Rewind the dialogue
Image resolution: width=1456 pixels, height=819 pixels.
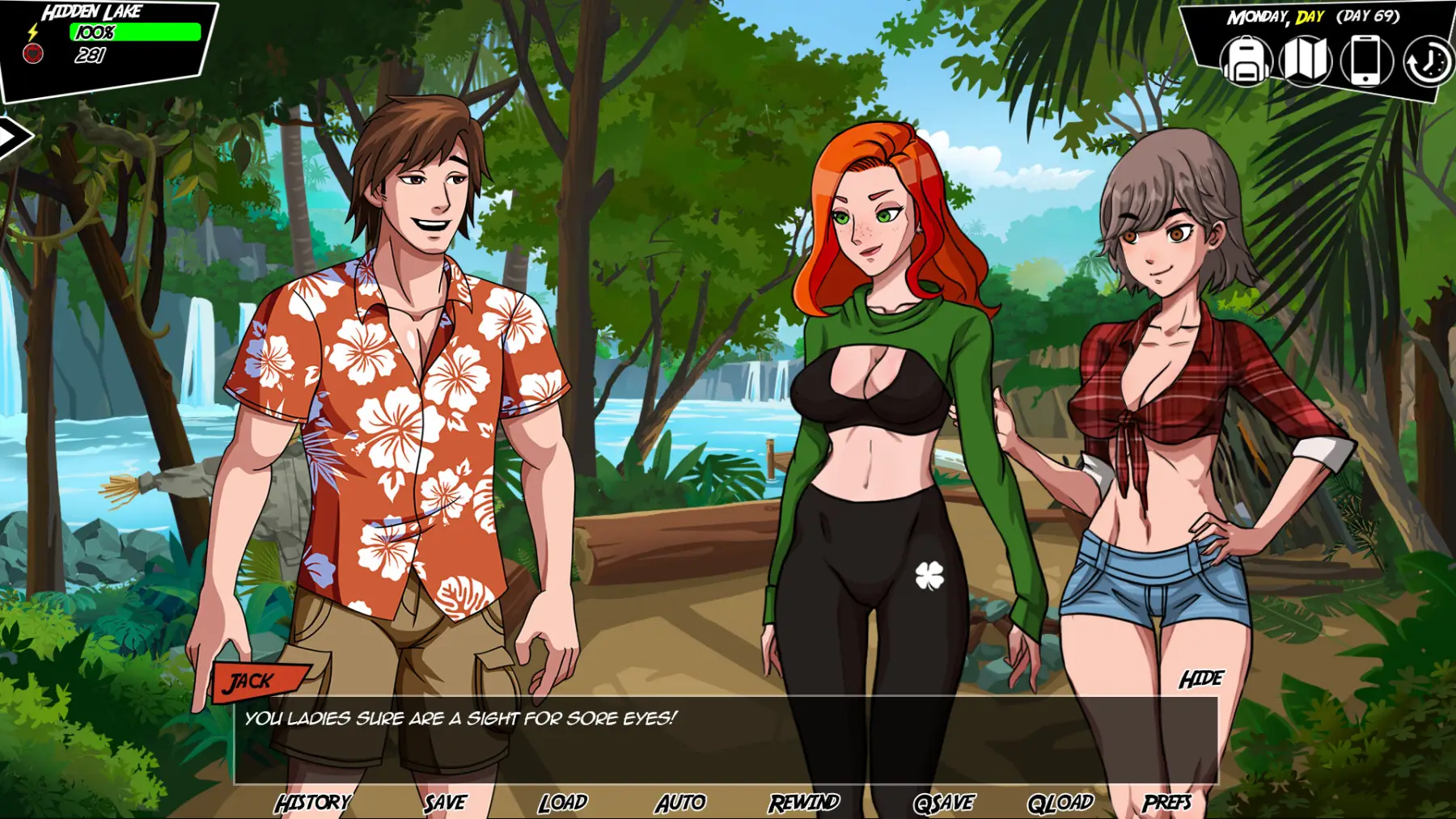pos(804,802)
